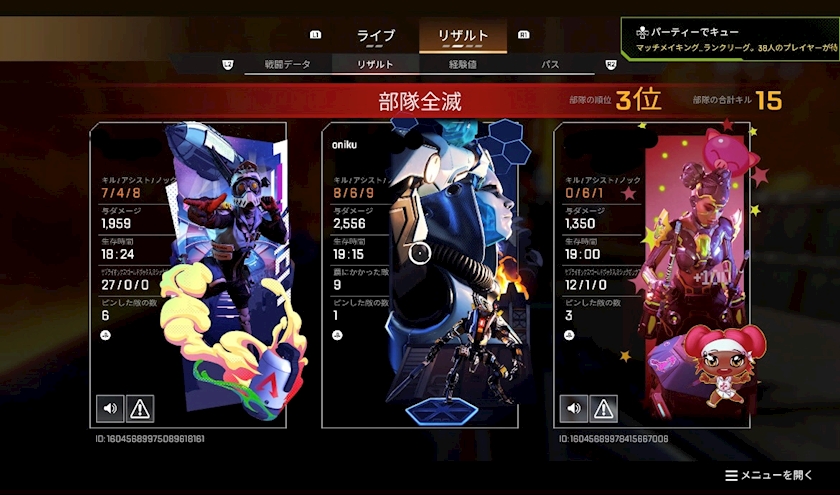Report the teammate with 1,350 damage
This screenshot has height=495, width=840.
click(x=603, y=408)
